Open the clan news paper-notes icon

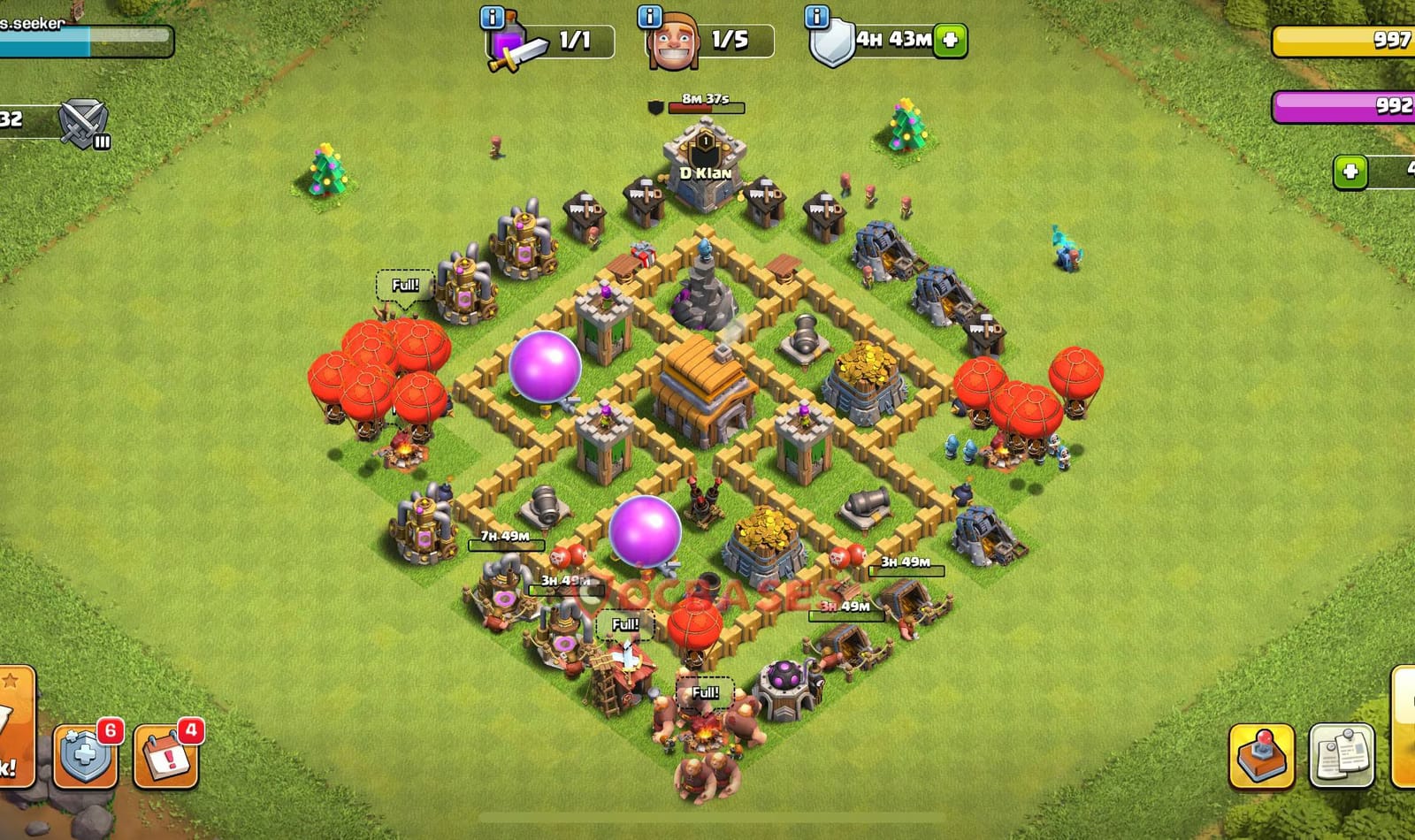coord(1341,754)
